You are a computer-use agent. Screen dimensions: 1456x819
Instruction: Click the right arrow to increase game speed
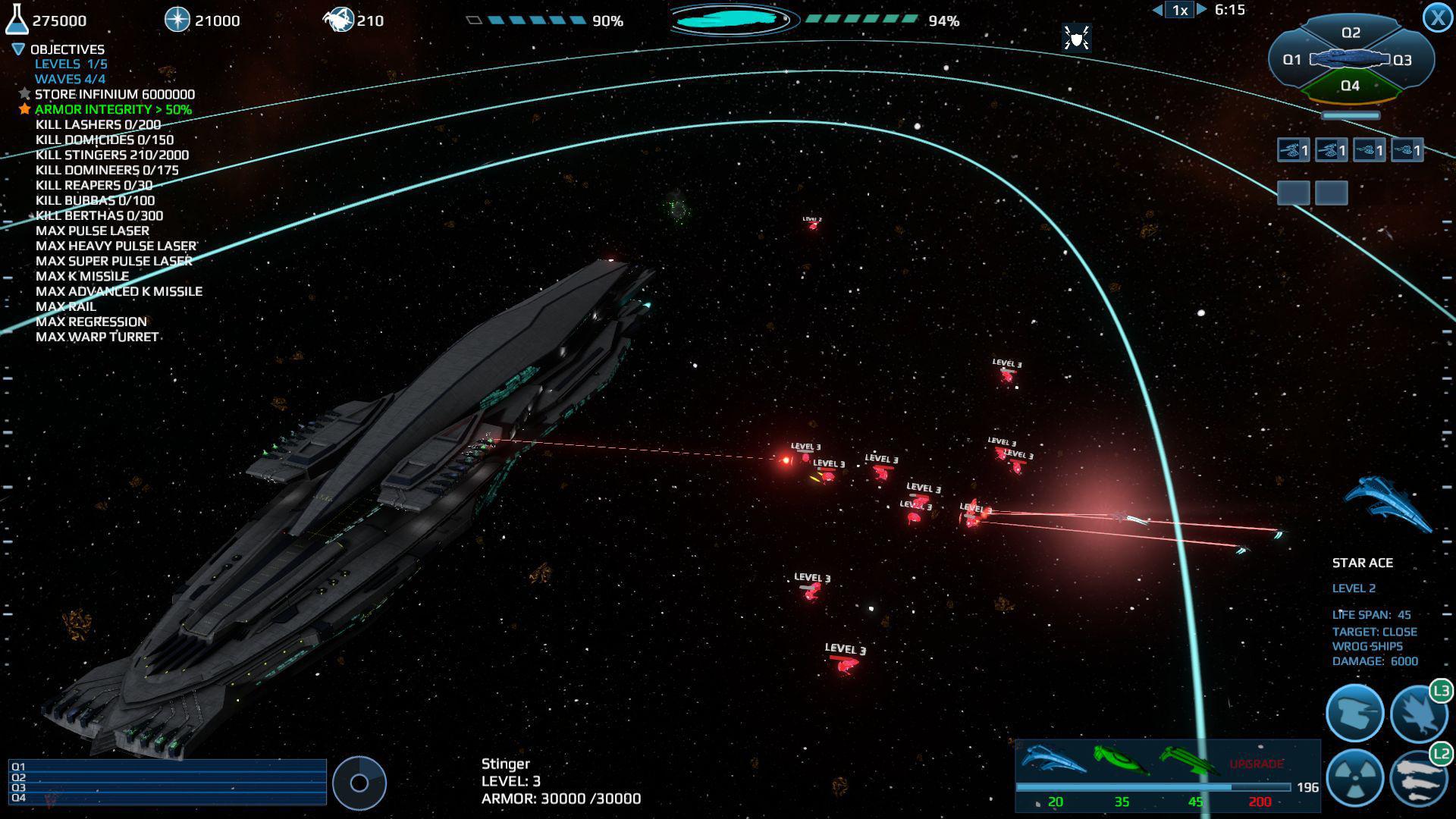(1202, 10)
